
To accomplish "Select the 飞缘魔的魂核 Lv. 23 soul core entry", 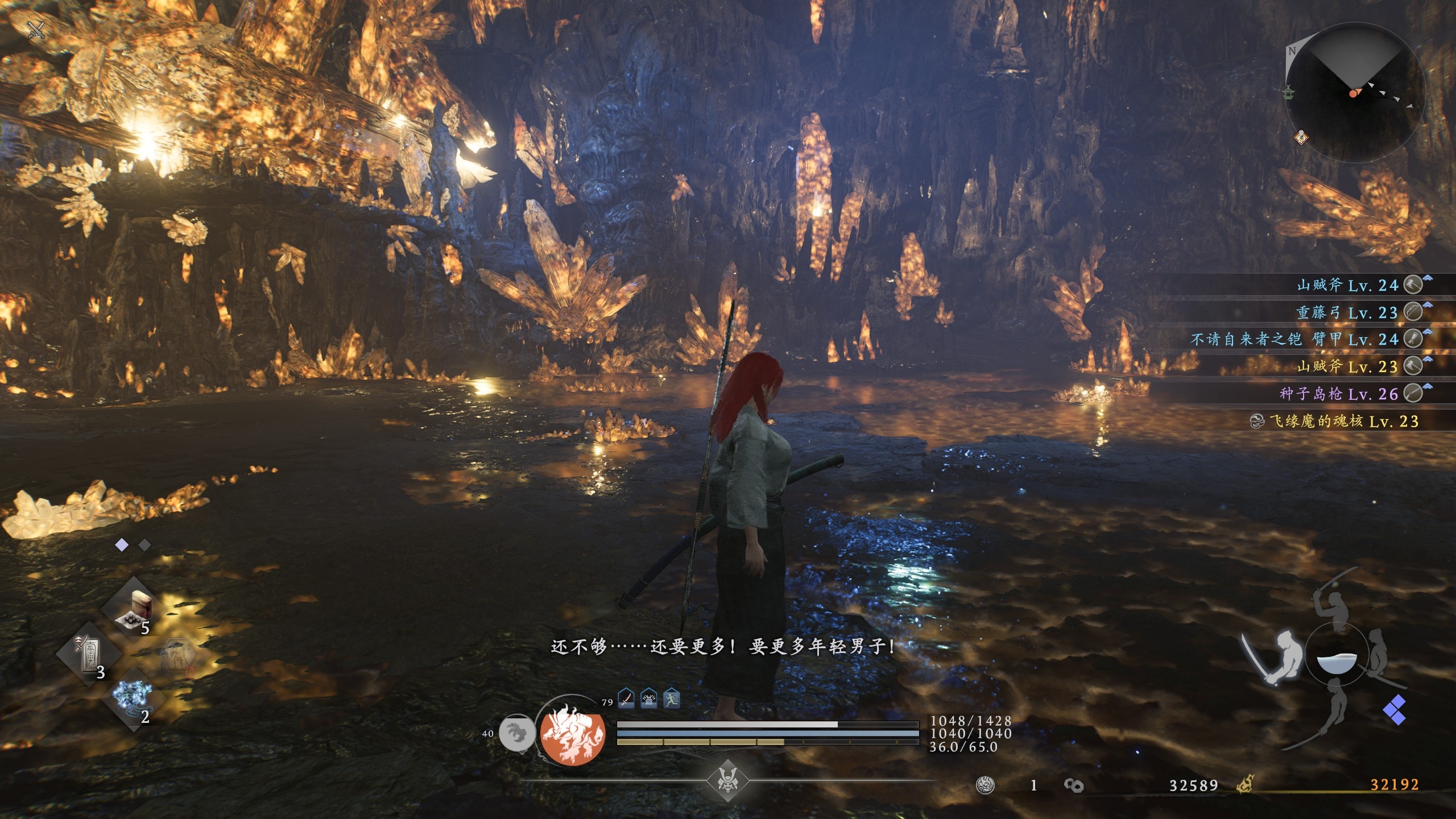I will click(x=1337, y=421).
